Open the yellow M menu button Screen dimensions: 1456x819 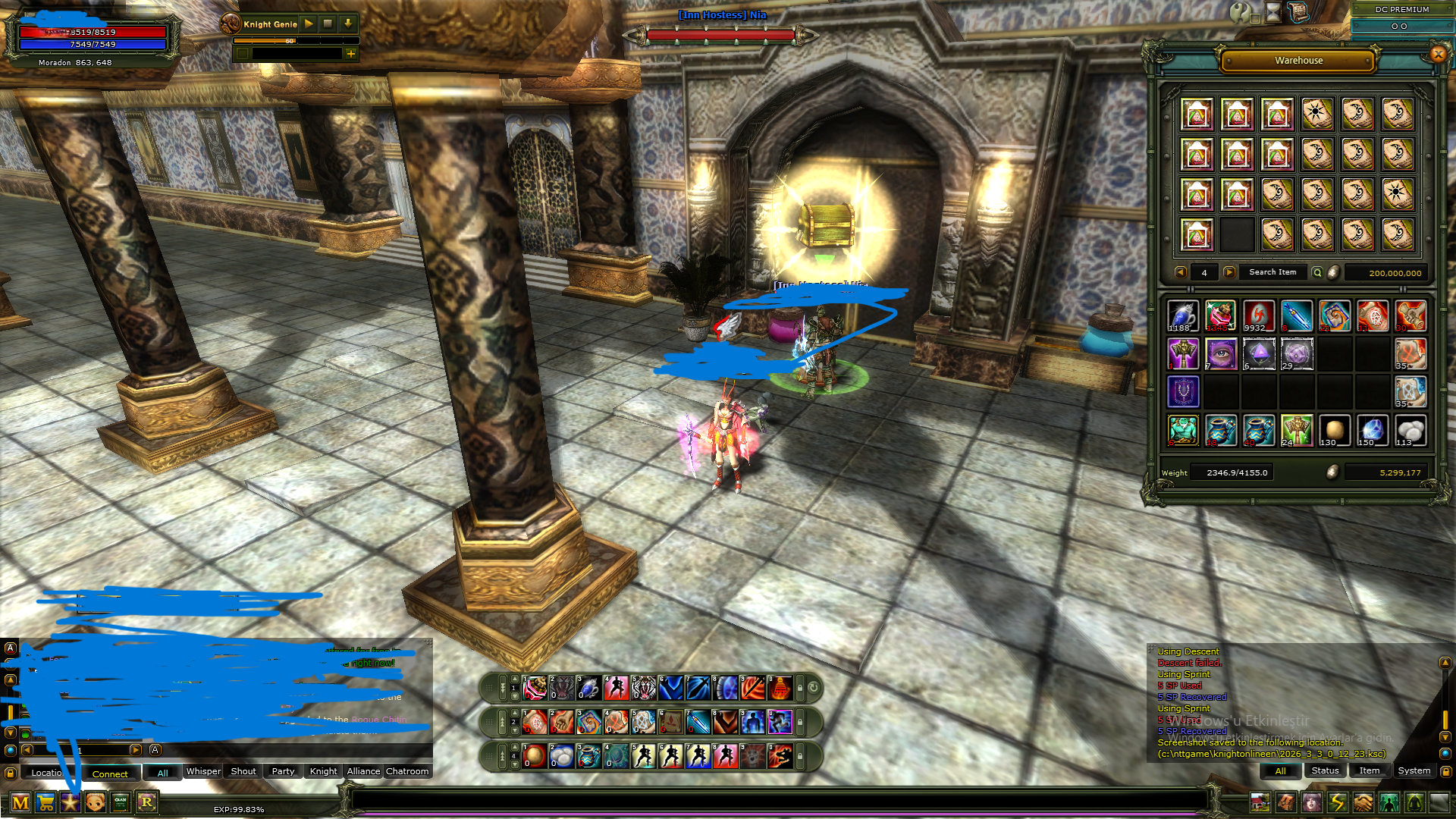click(x=20, y=802)
